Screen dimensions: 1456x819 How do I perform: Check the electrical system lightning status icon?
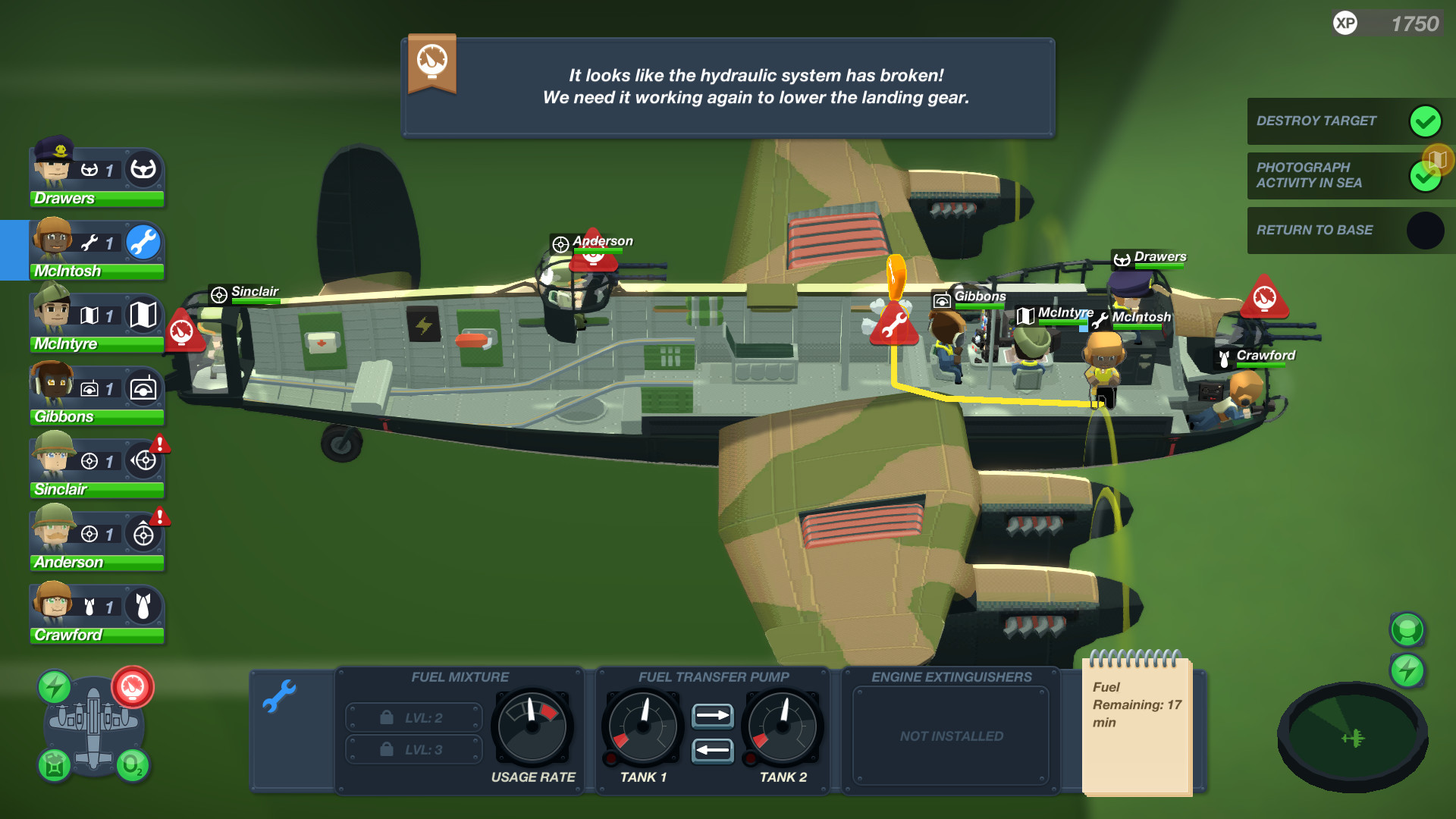(54, 686)
